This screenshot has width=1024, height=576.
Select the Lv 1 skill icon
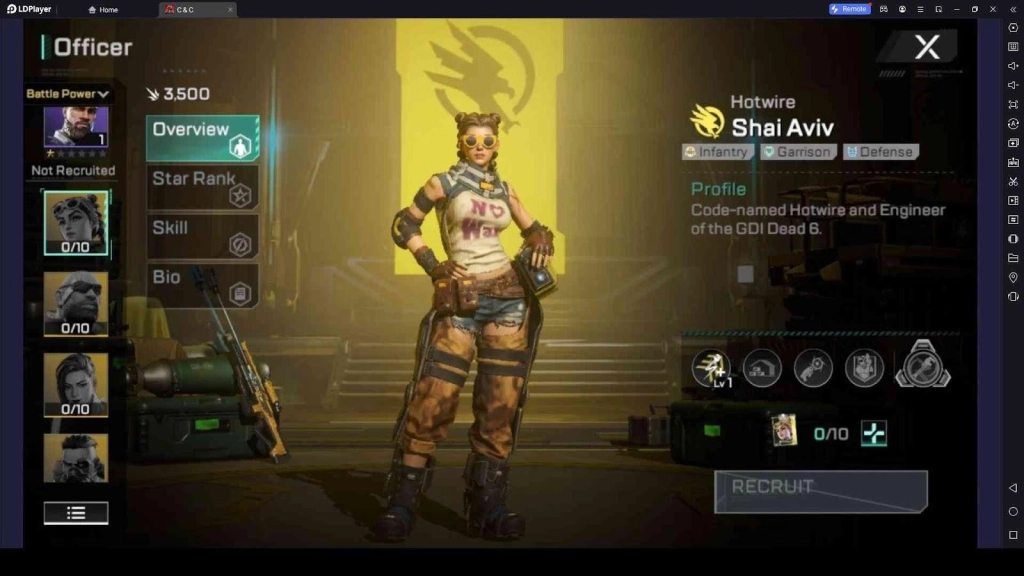711,367
